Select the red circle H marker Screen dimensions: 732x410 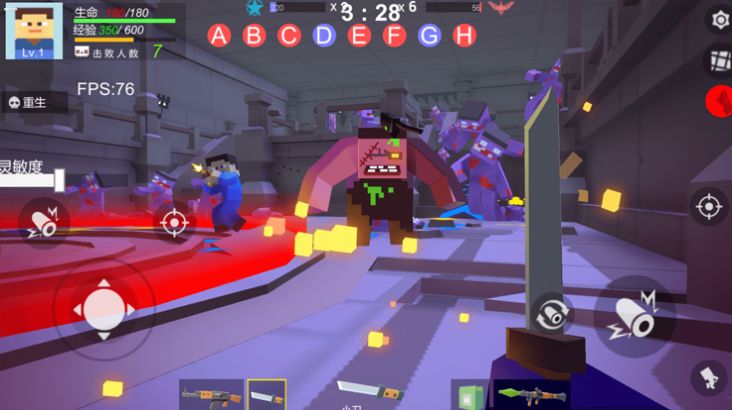[x=464, y=36]
